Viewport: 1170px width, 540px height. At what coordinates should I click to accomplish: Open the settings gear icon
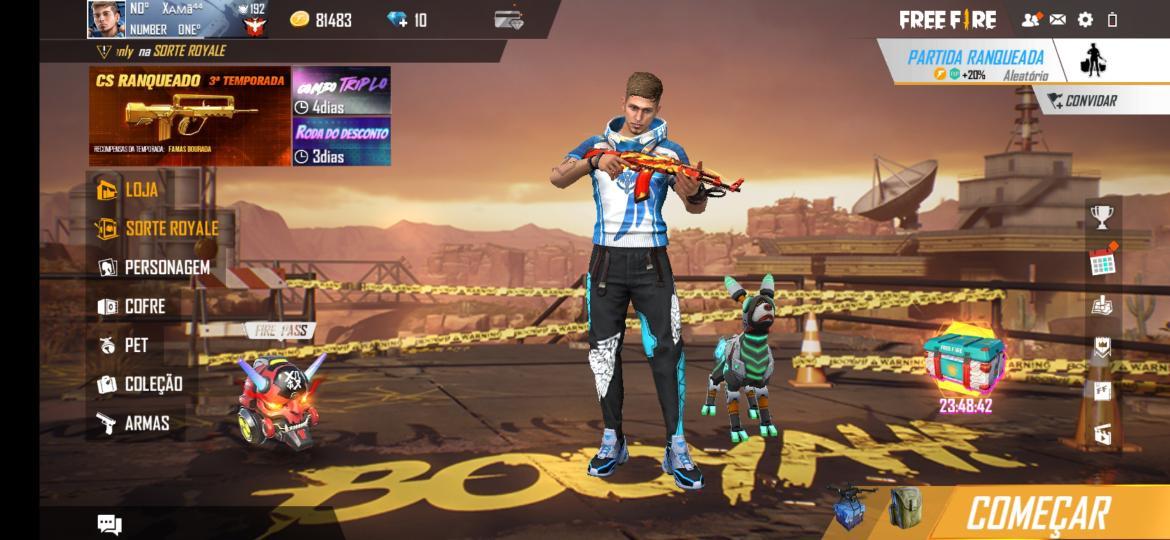1085,19
